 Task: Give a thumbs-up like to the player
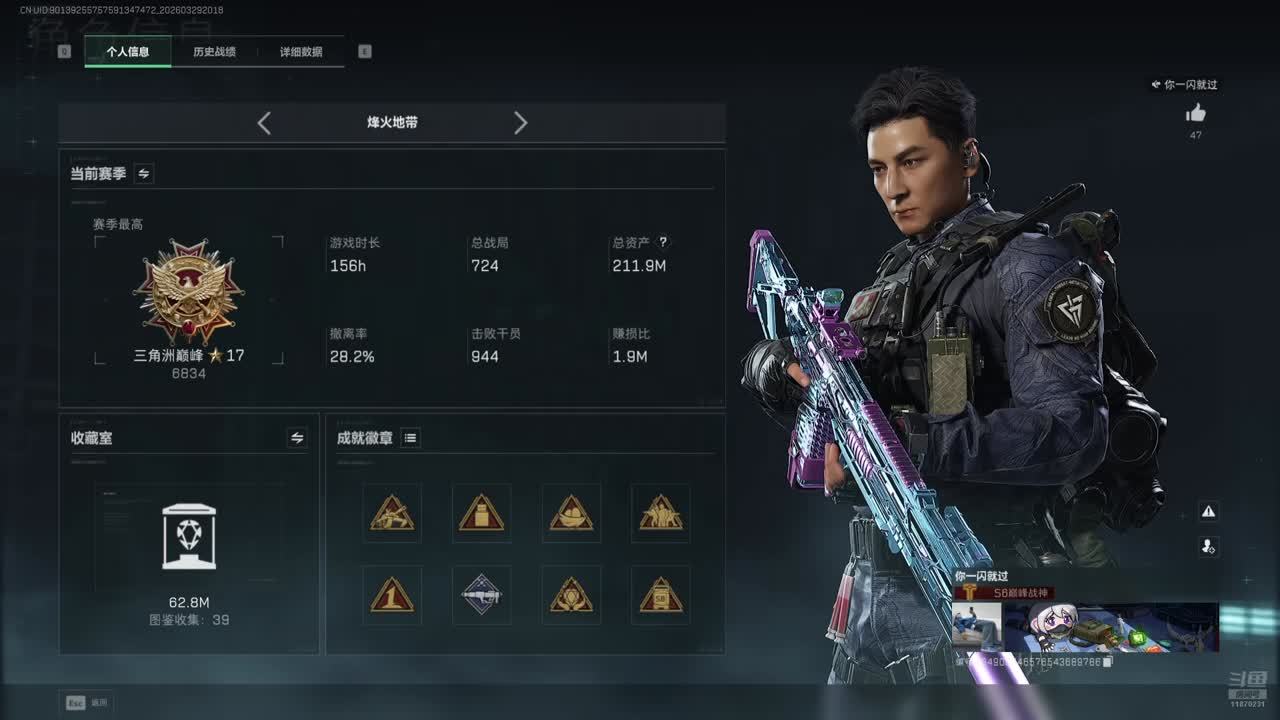1195,114
